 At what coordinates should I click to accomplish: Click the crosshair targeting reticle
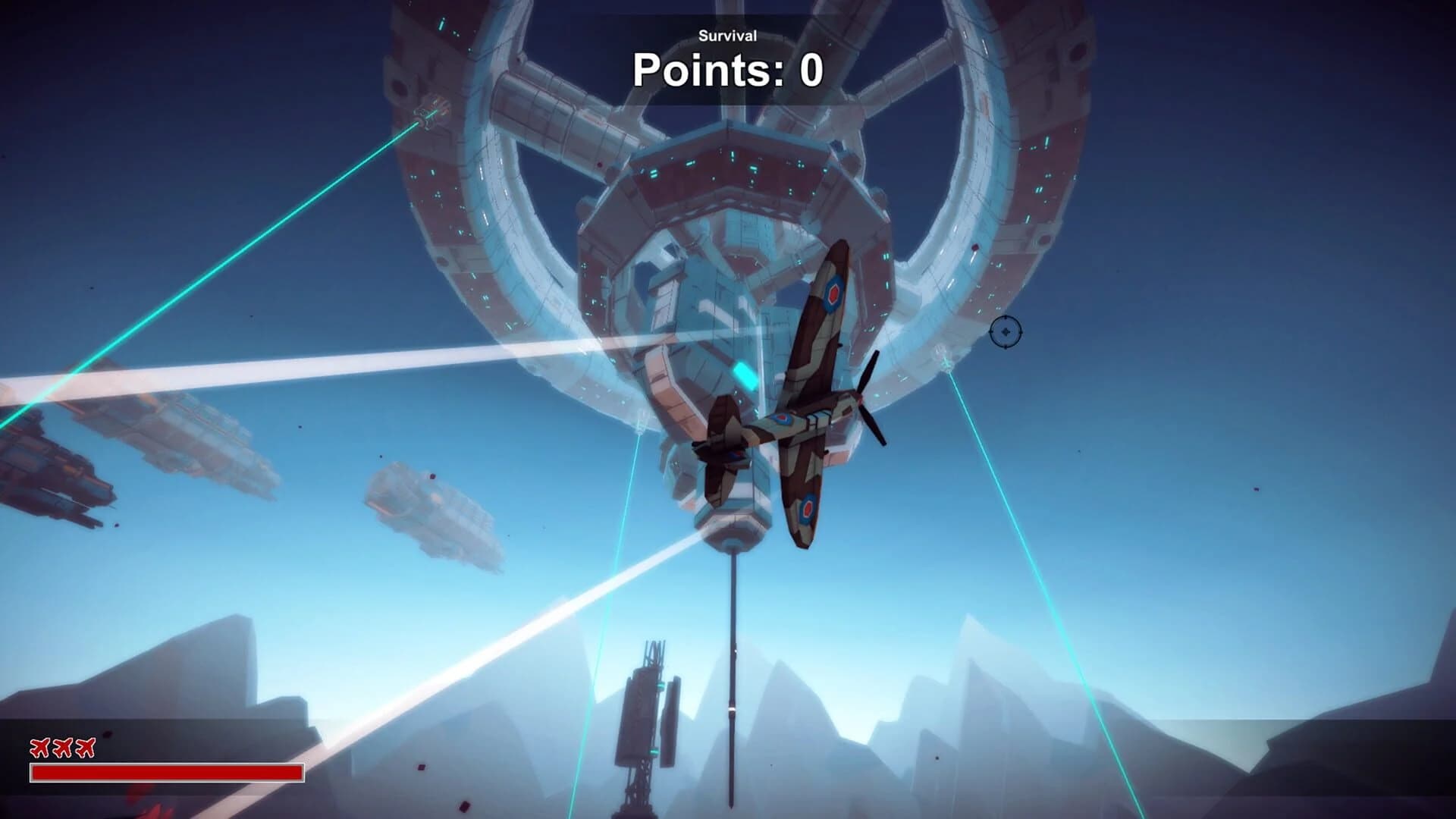1005,334
